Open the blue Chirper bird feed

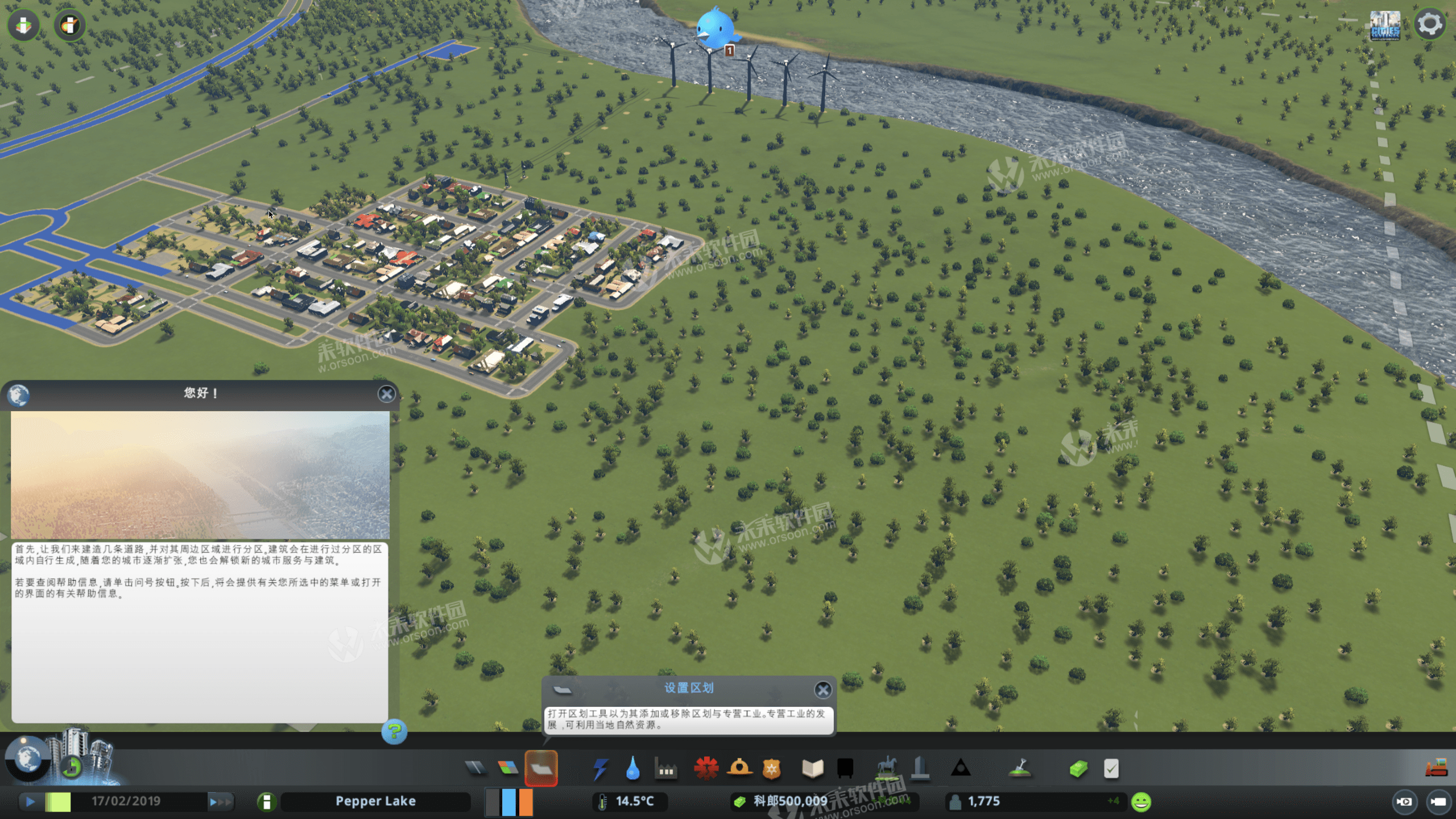pyautogui.click(x=715, y=27)
